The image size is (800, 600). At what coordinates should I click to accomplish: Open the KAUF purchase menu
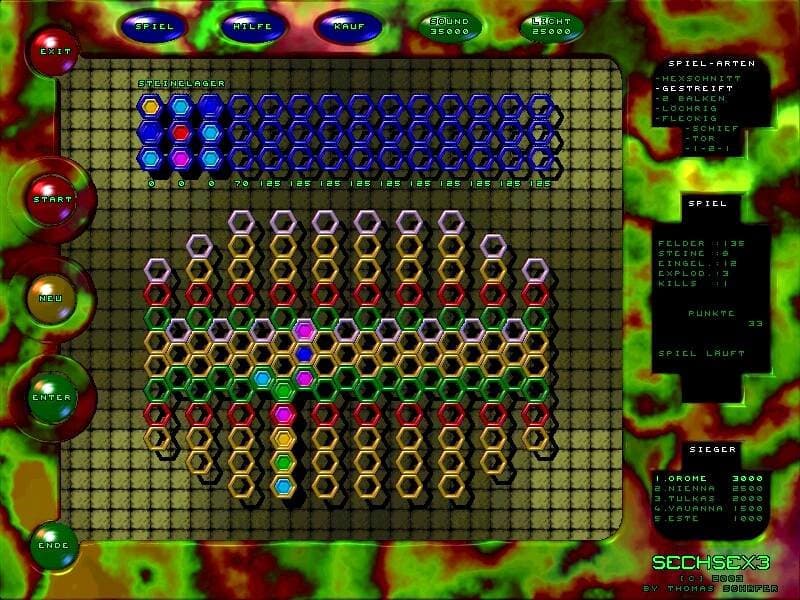[x=347, y=26]
